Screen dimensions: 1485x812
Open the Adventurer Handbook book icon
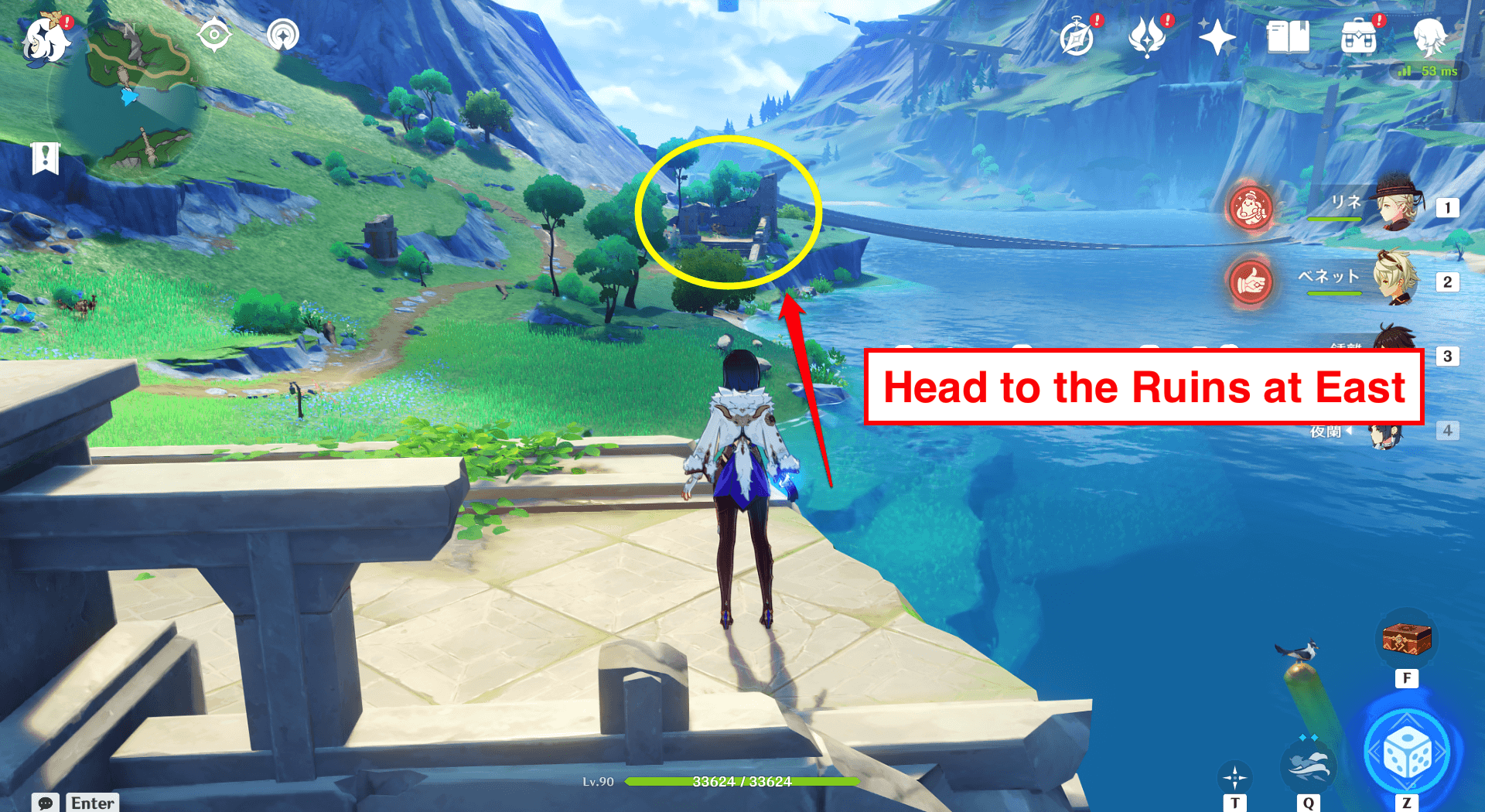[1286, 35]
